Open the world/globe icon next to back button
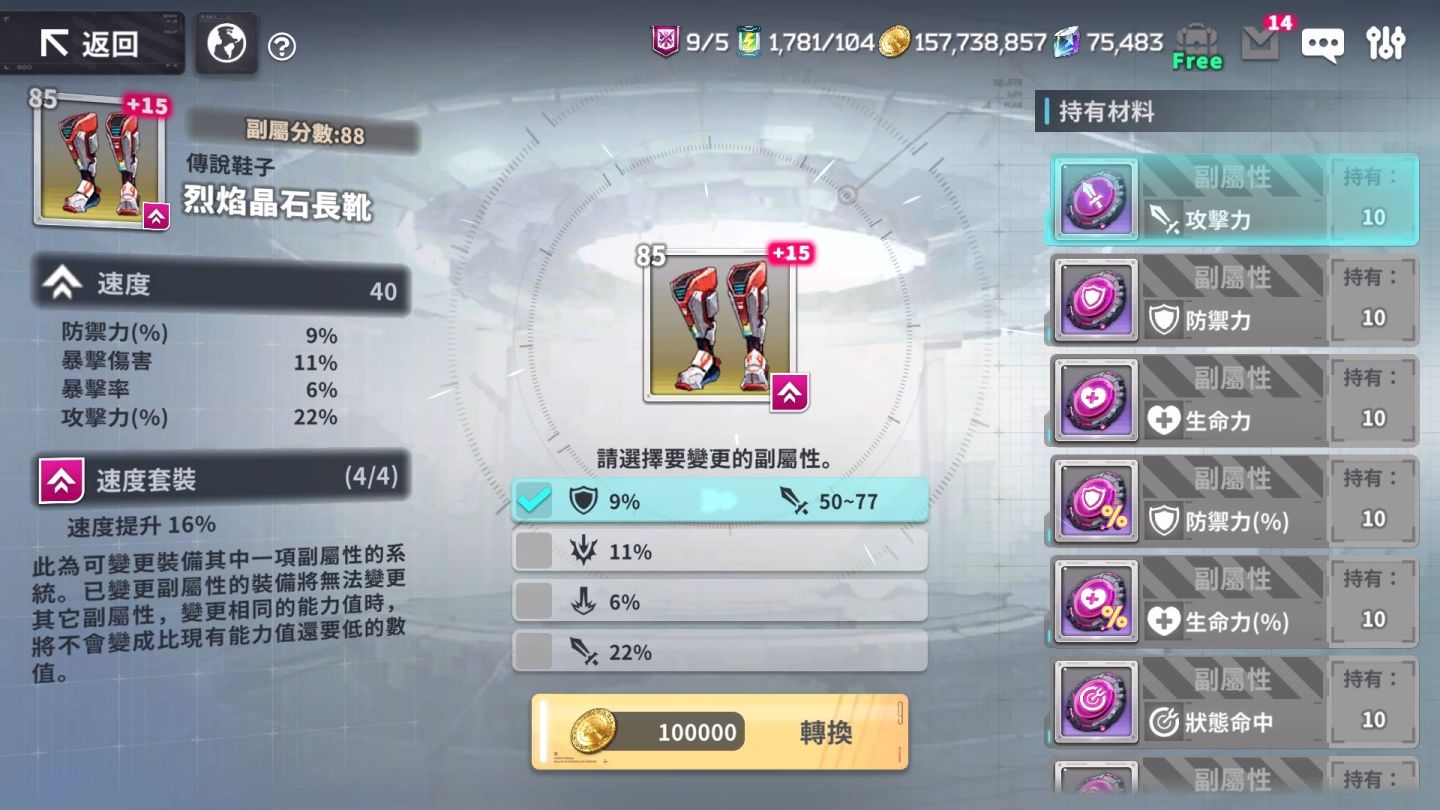The width and height of the screenshot is (1440, 810). point(225,42)
